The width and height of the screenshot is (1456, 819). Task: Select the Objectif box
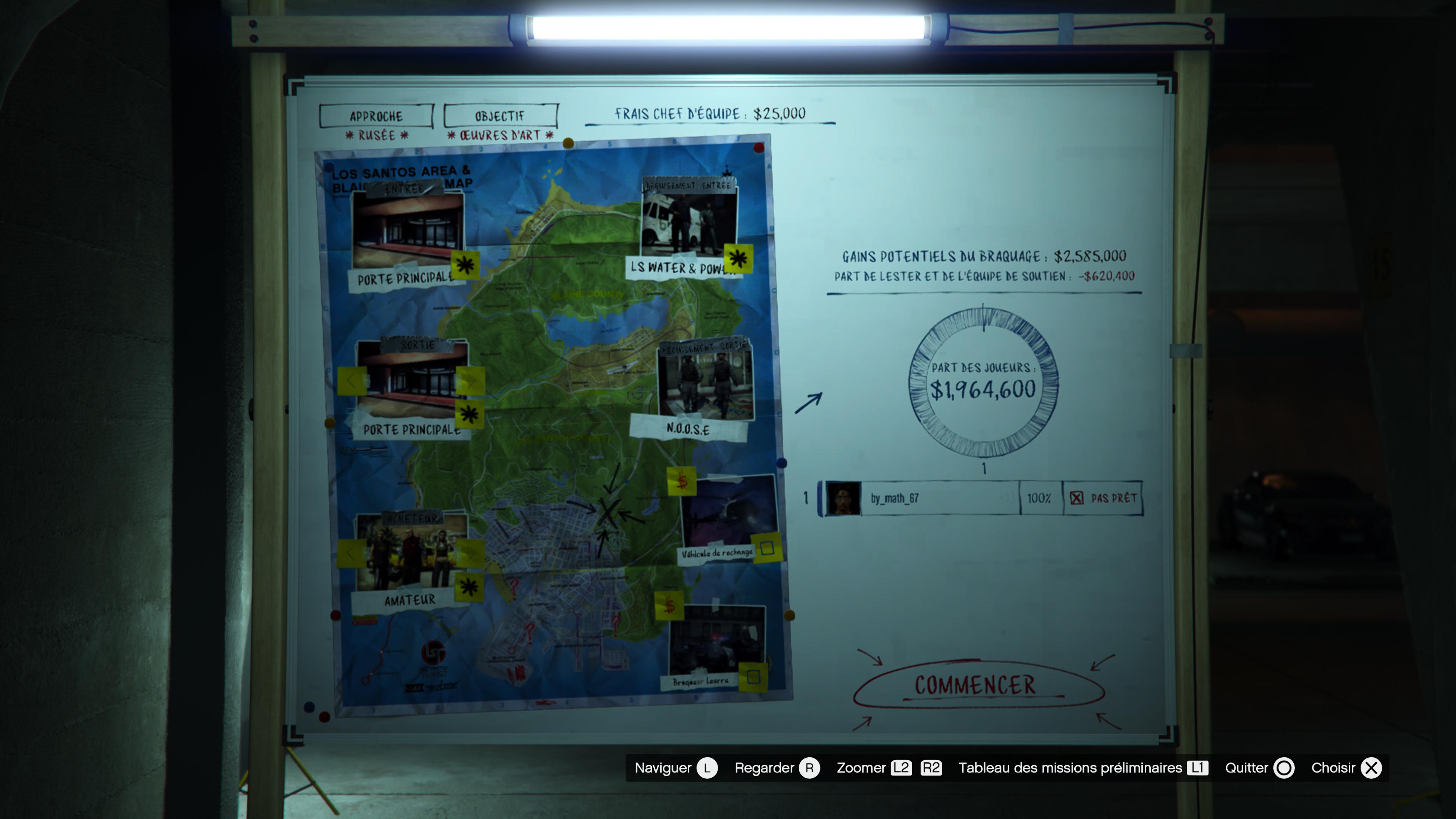coord(500,116)
